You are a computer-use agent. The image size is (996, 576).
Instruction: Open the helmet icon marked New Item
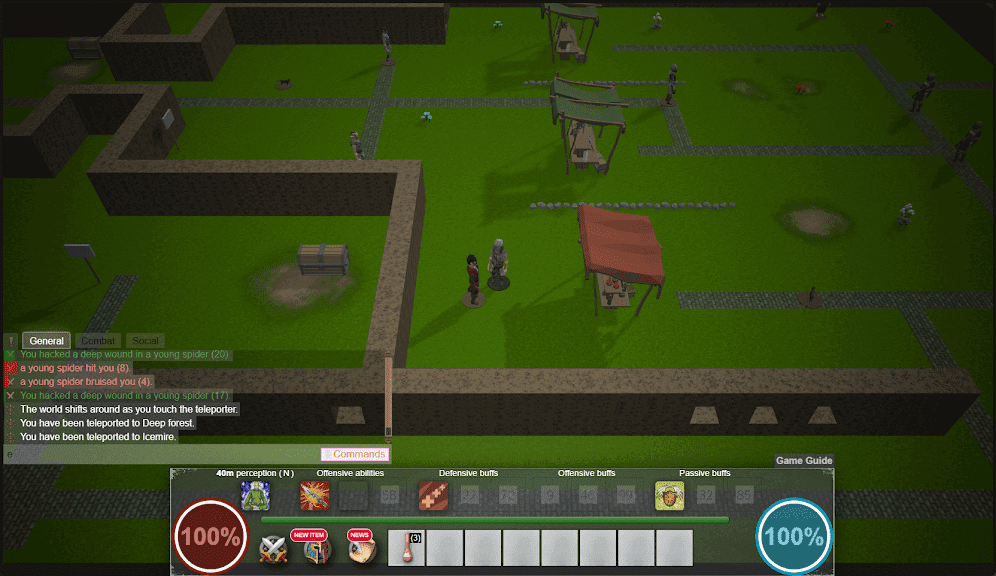point(318,550)
